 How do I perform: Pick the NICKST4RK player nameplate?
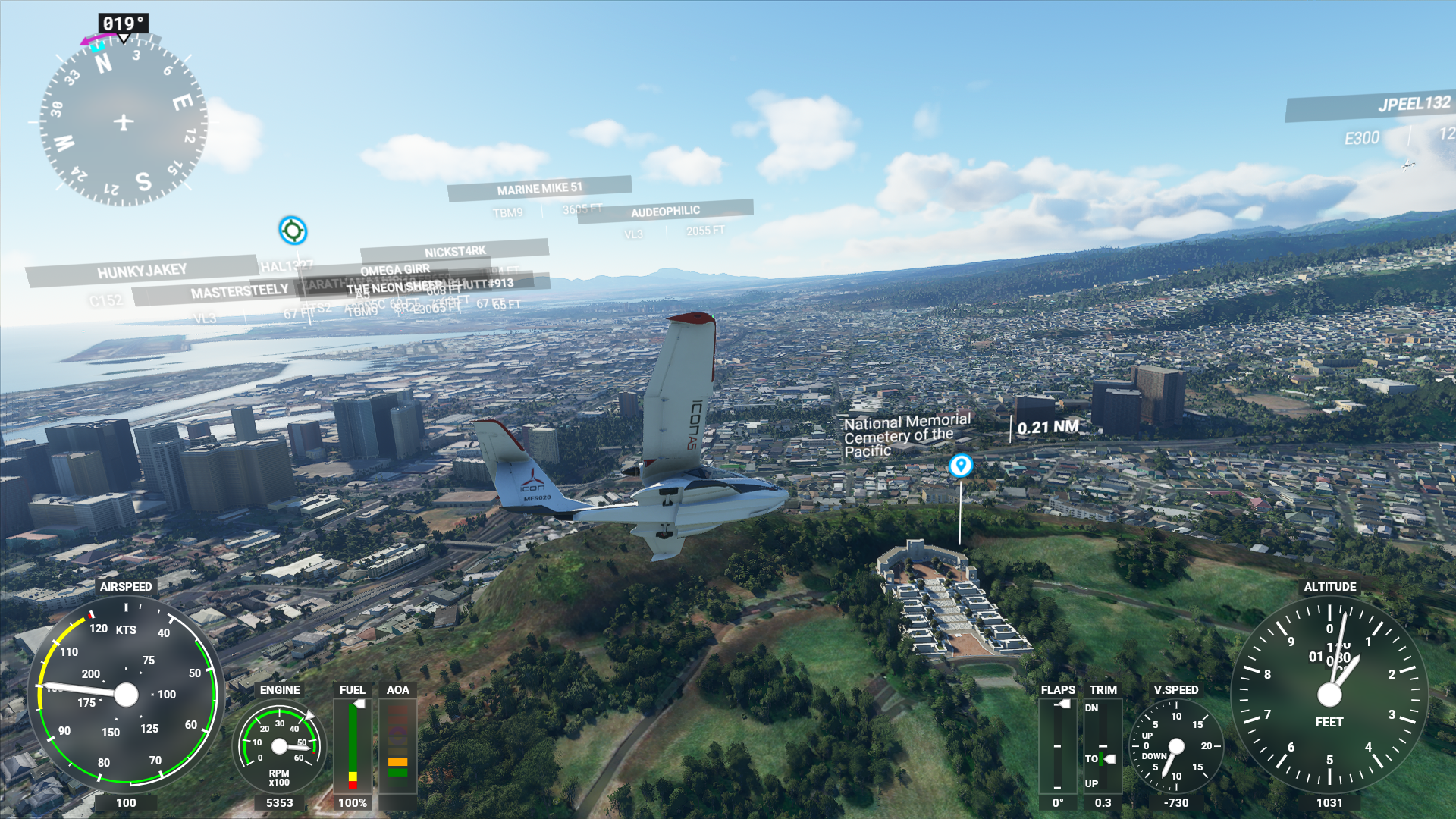[x=455, y=251]
